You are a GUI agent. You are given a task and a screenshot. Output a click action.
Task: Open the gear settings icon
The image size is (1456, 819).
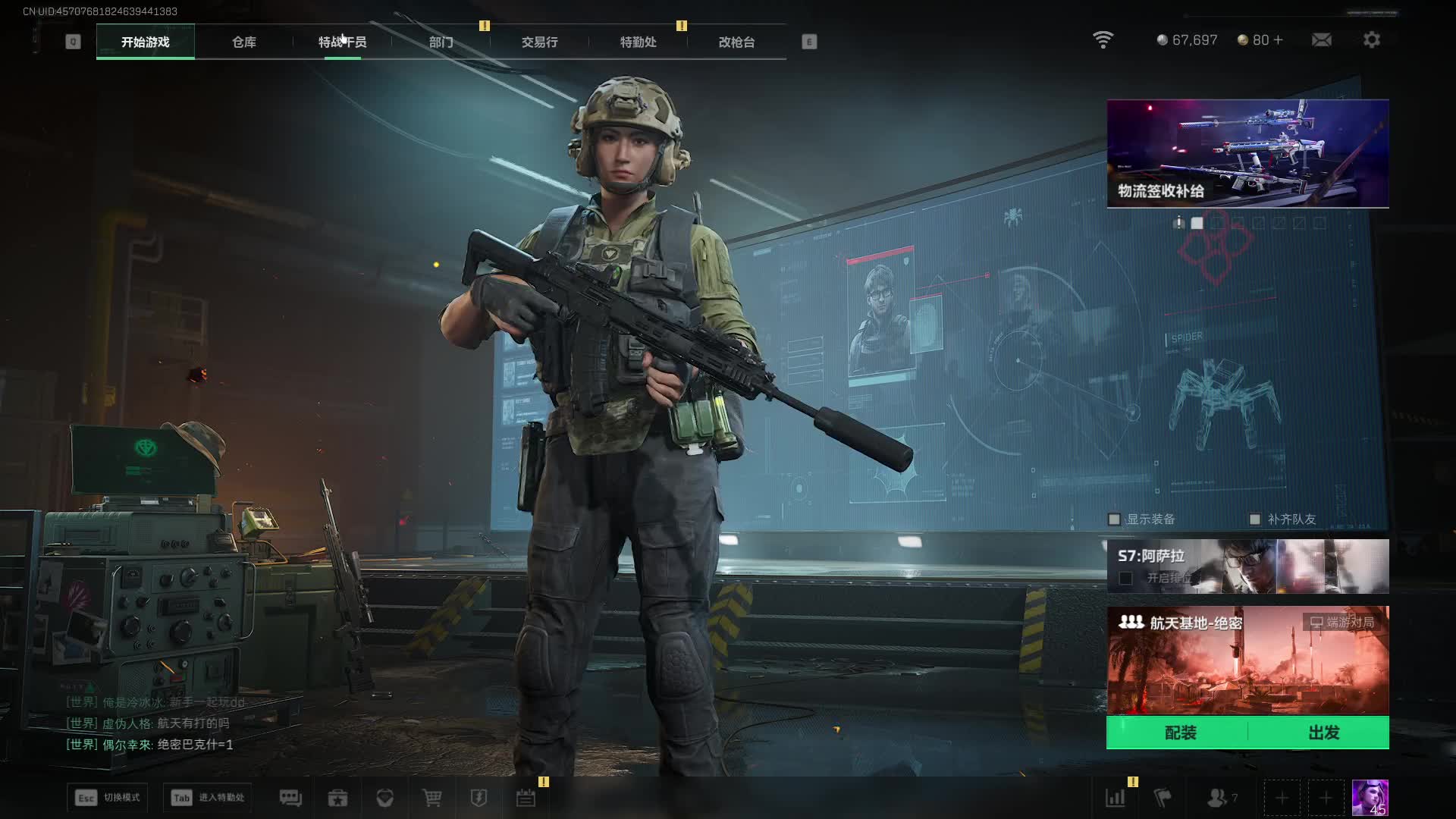[1372, 39]
